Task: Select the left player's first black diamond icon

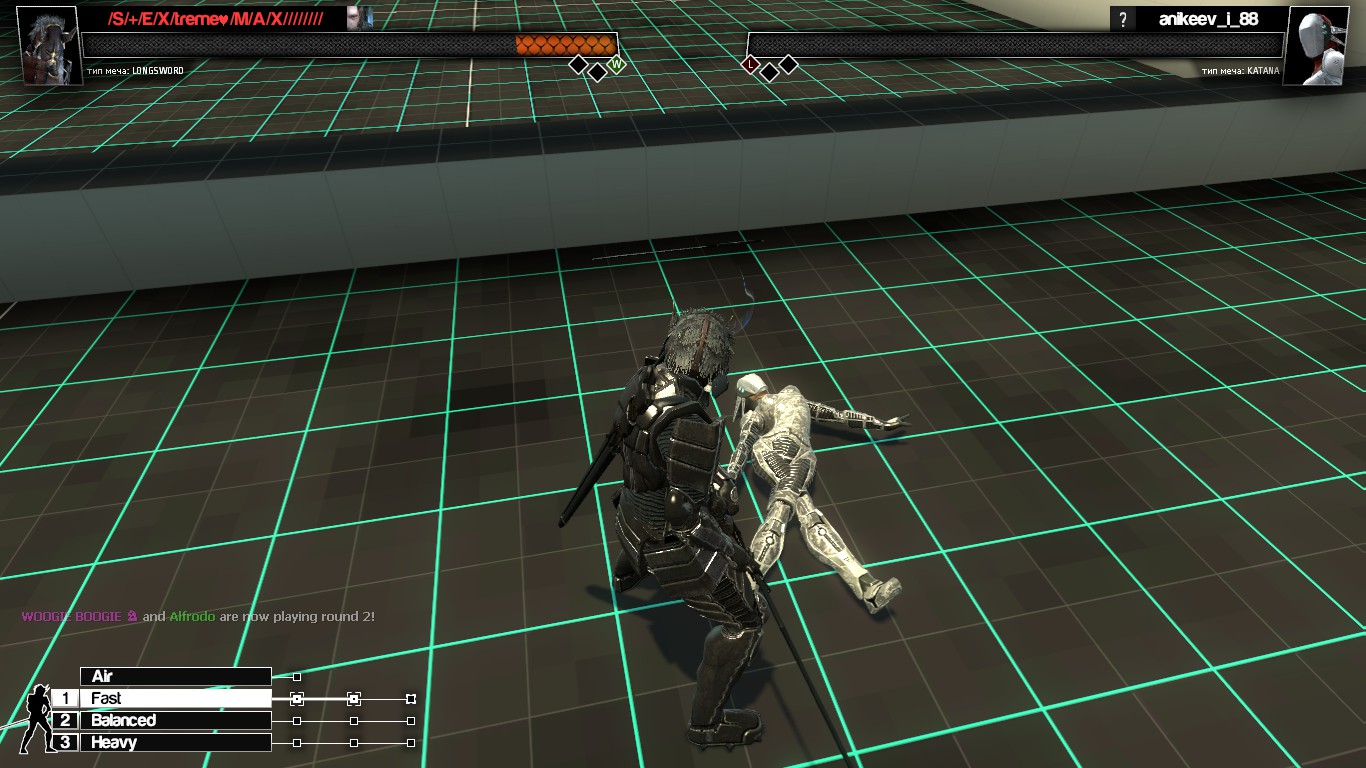Action: tap(579, 64)
